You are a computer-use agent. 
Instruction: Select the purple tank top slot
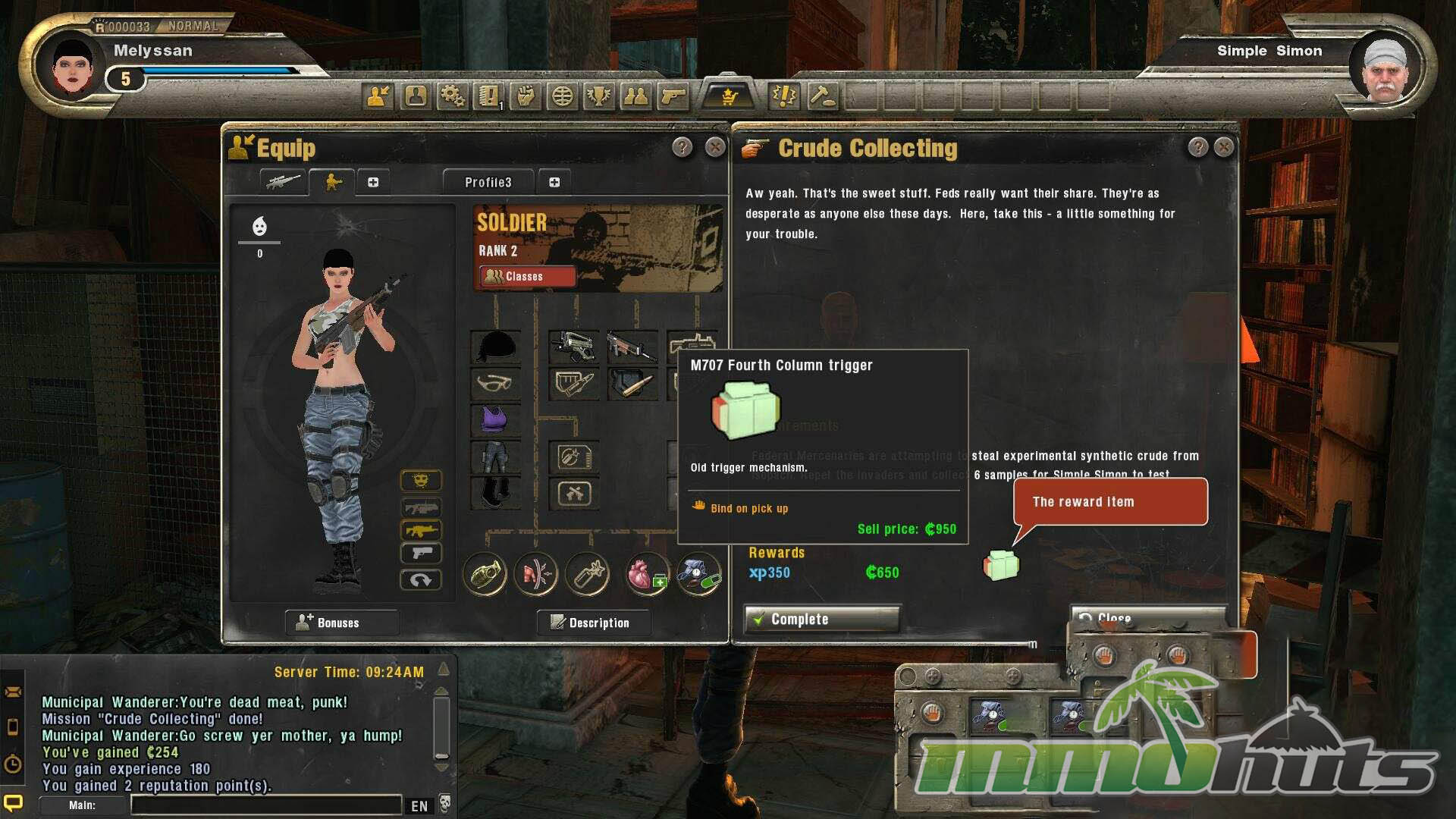[x=496, y=419]
